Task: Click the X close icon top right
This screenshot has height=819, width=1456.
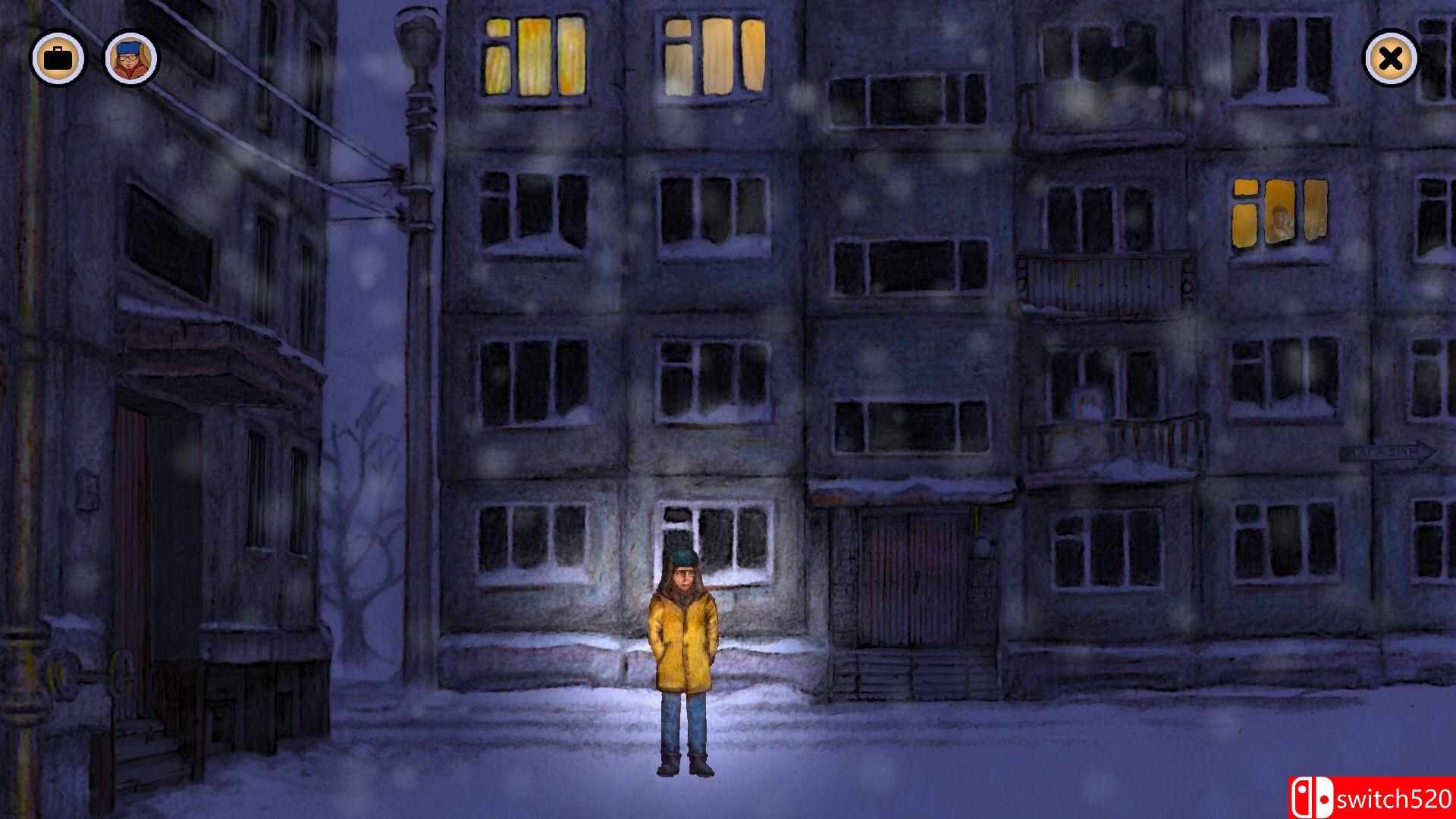Action: [1390, 57]
